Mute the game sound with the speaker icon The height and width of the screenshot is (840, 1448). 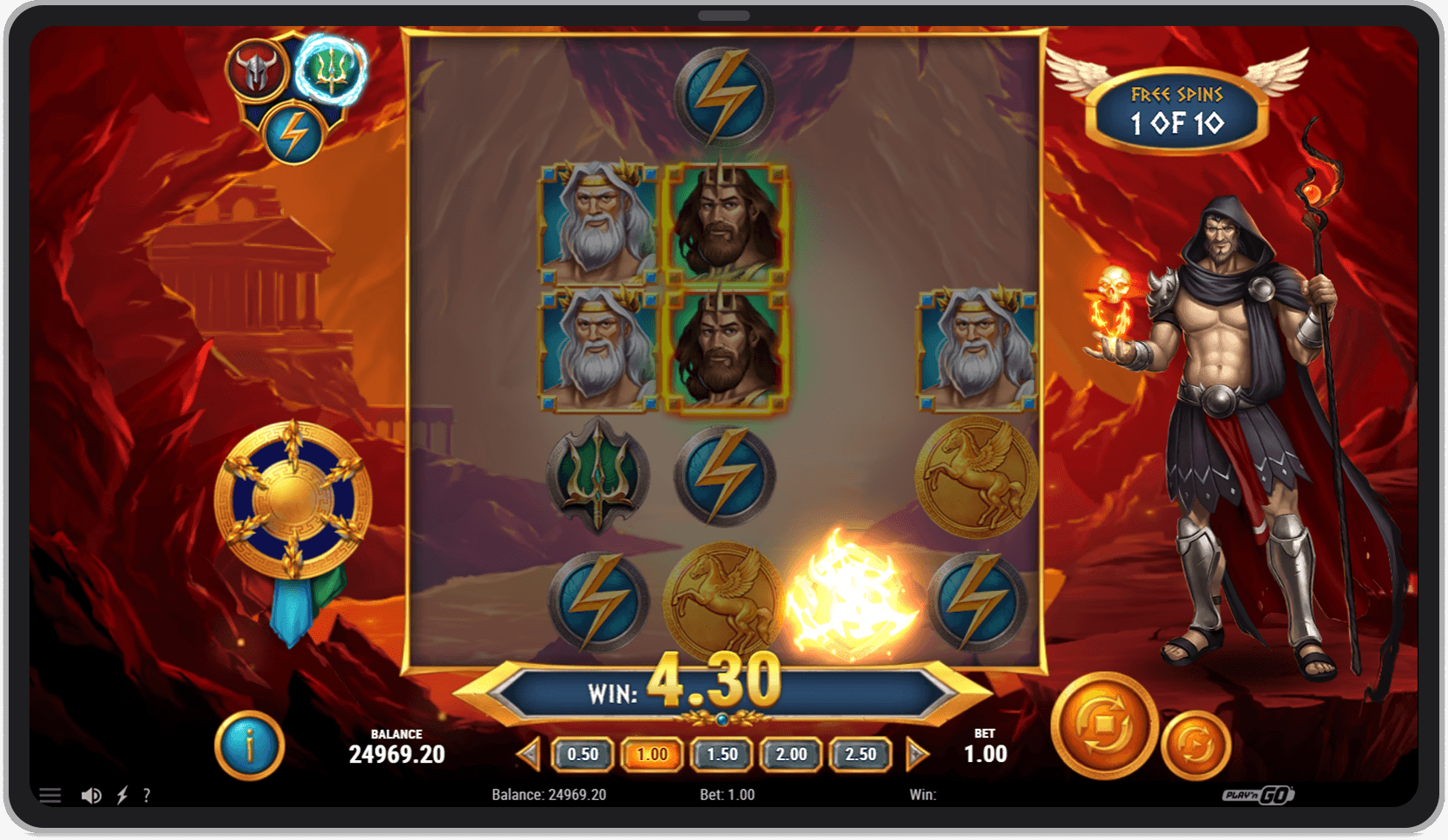tap(90, 794)
